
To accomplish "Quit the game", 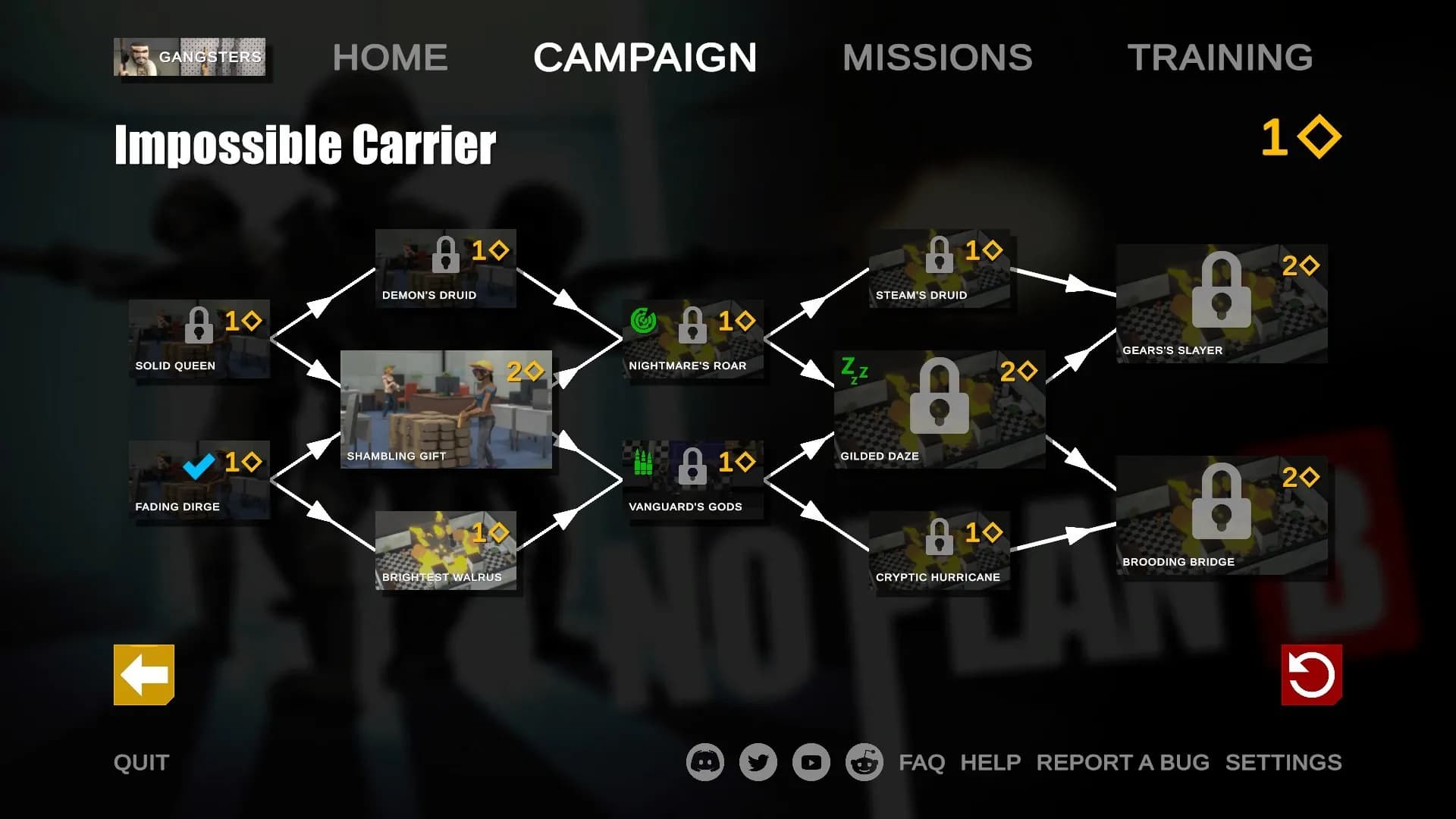I will [142, 762].
